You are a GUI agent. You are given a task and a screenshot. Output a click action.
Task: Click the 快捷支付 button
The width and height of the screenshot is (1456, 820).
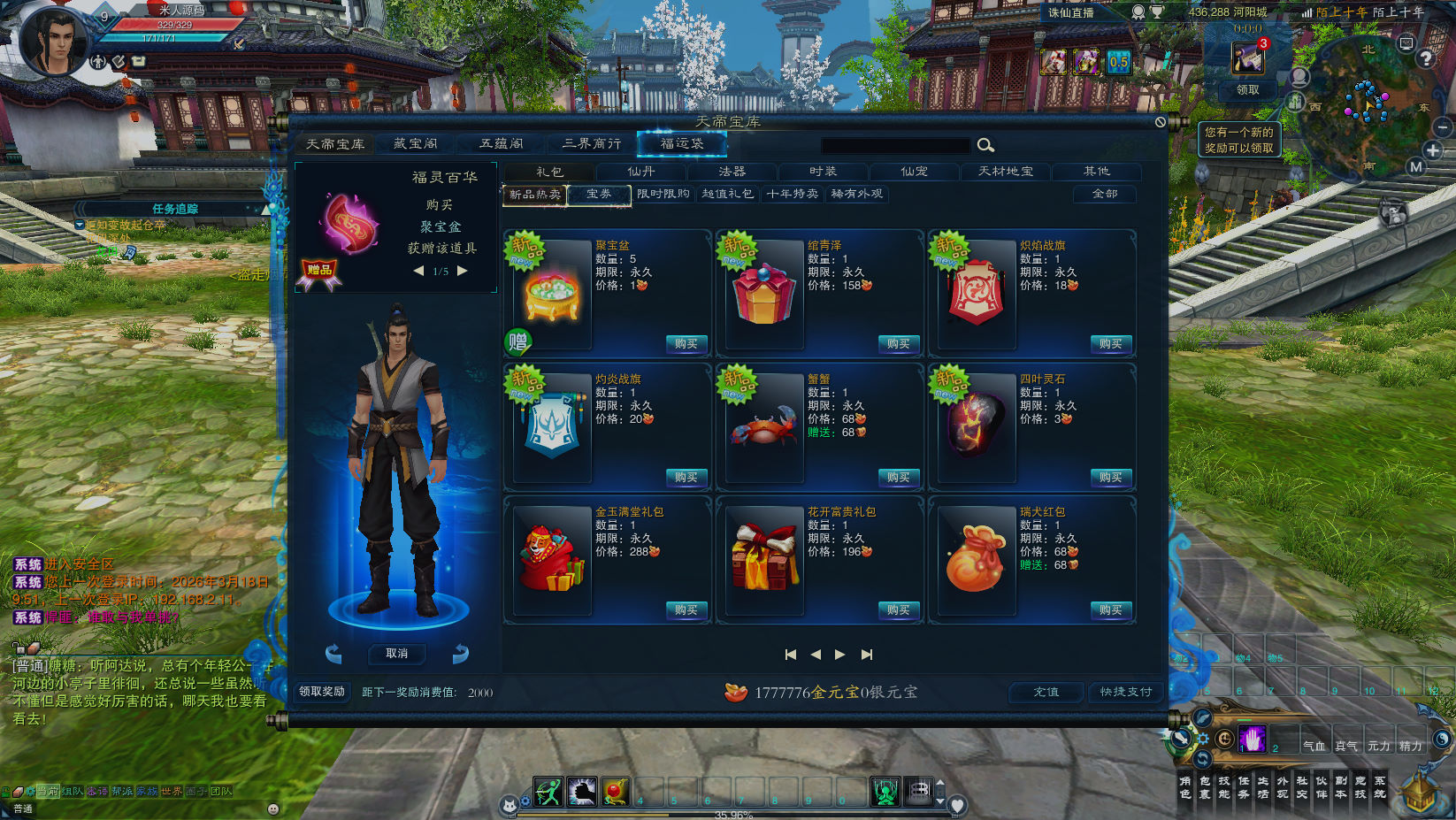[1126, 692]
